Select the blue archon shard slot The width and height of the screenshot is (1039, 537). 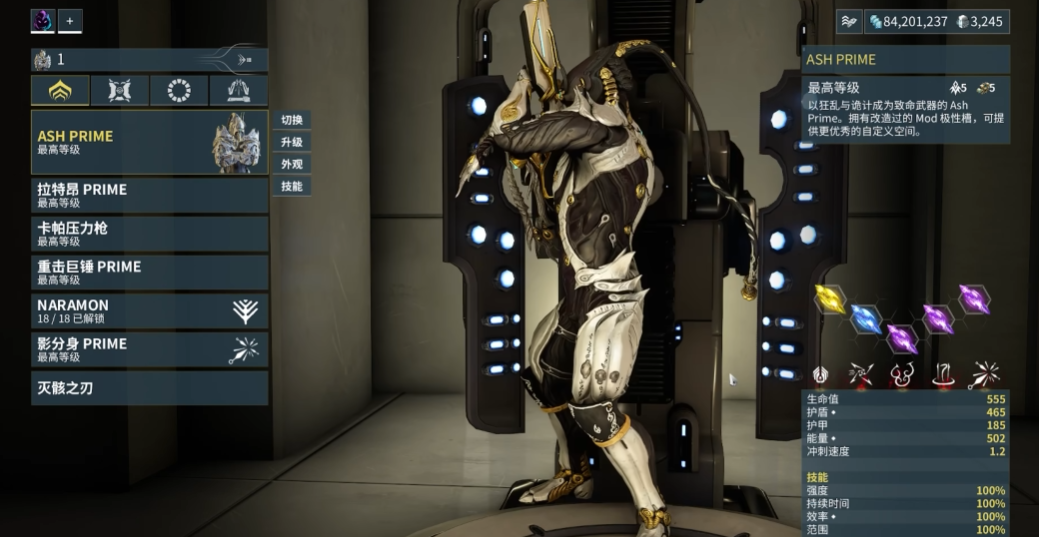(x=865, y=319)
